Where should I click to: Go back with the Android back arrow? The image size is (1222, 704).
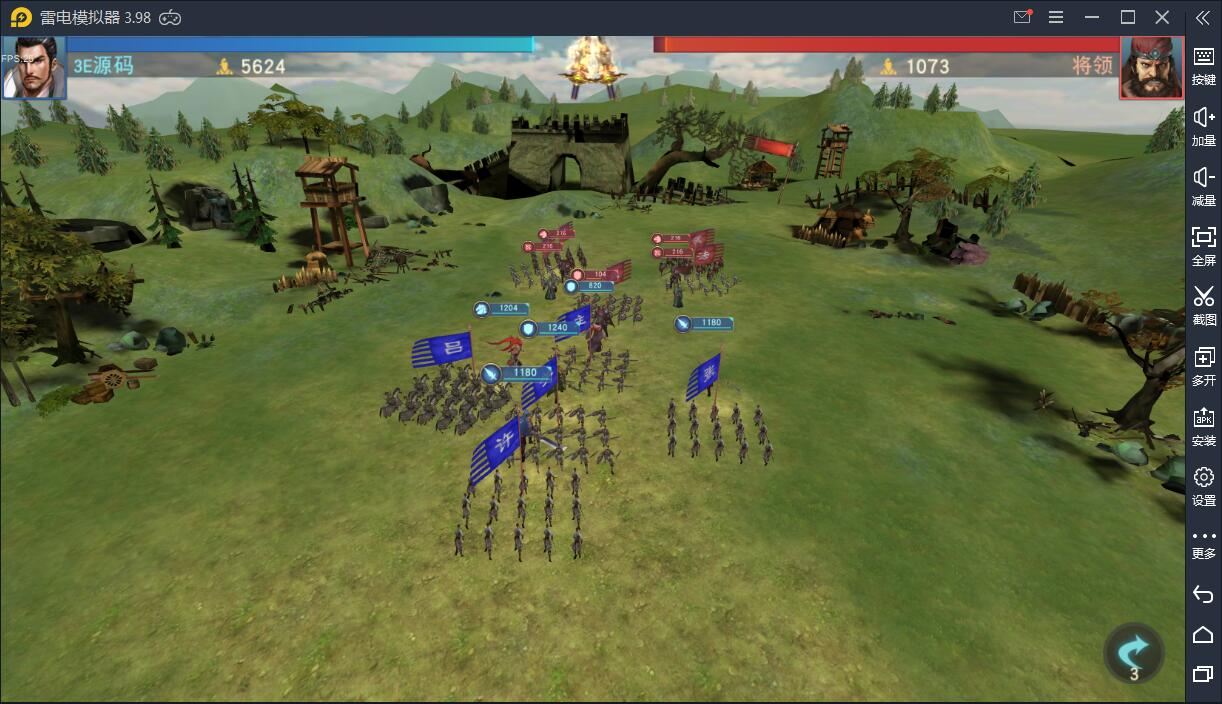1203,594
